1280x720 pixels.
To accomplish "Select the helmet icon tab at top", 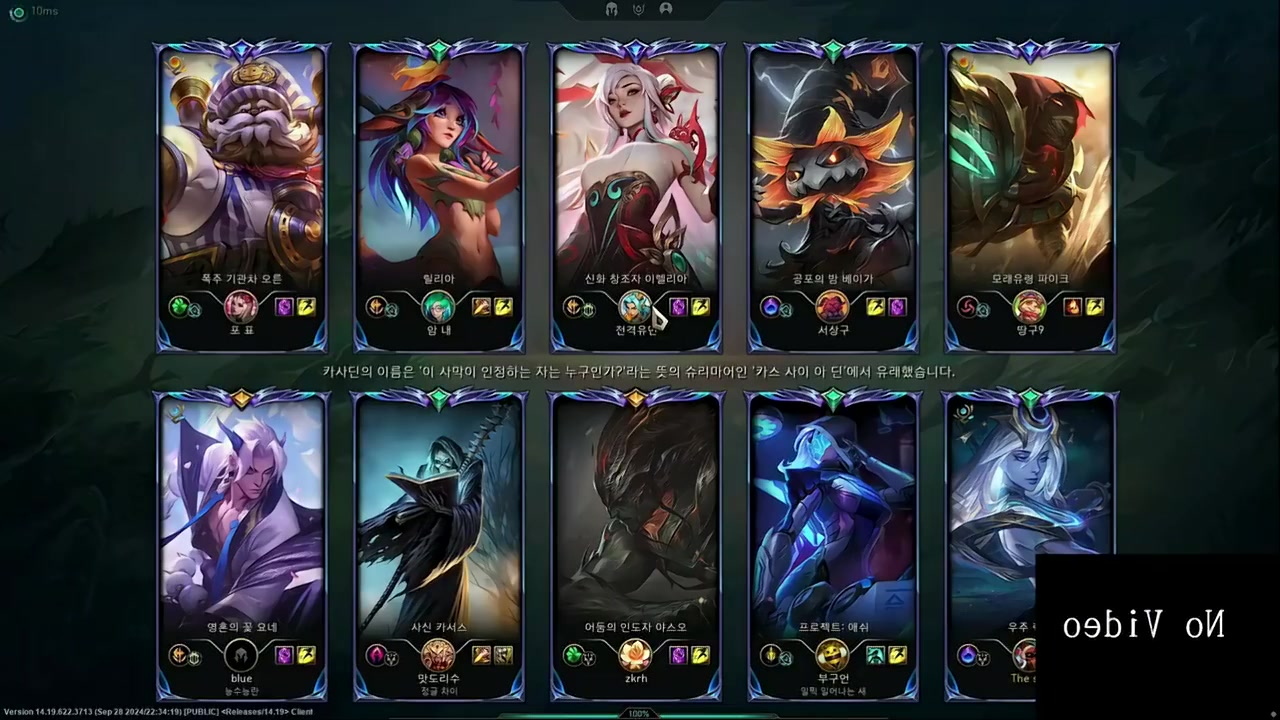I will click(x=612, y=9).
